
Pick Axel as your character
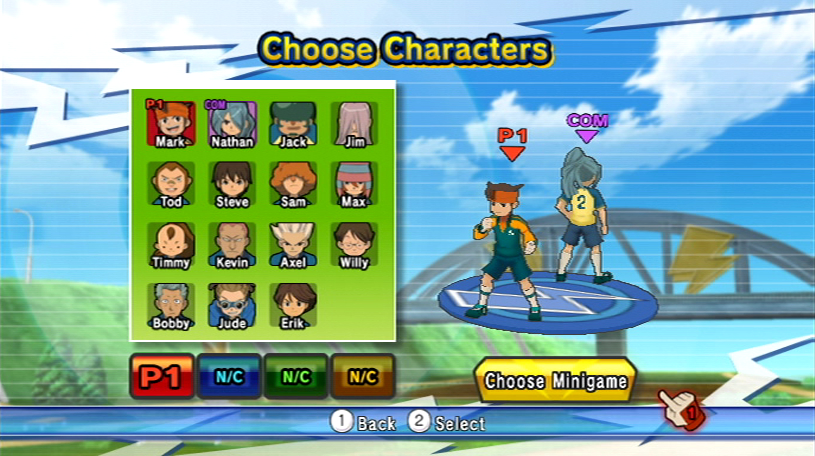(293, 243)
